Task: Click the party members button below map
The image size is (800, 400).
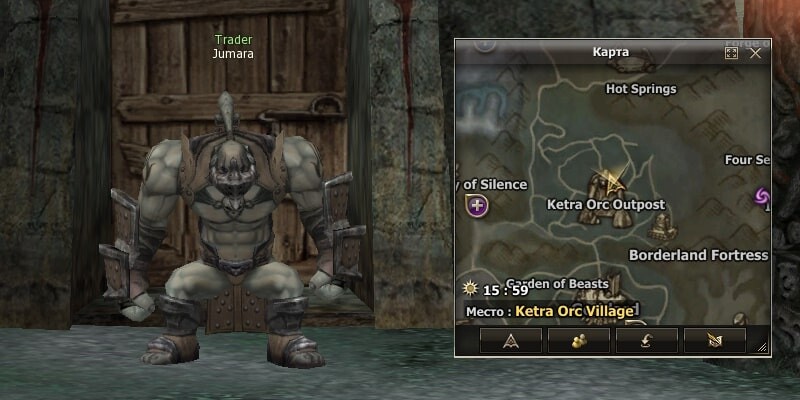Action: (579, 341)
